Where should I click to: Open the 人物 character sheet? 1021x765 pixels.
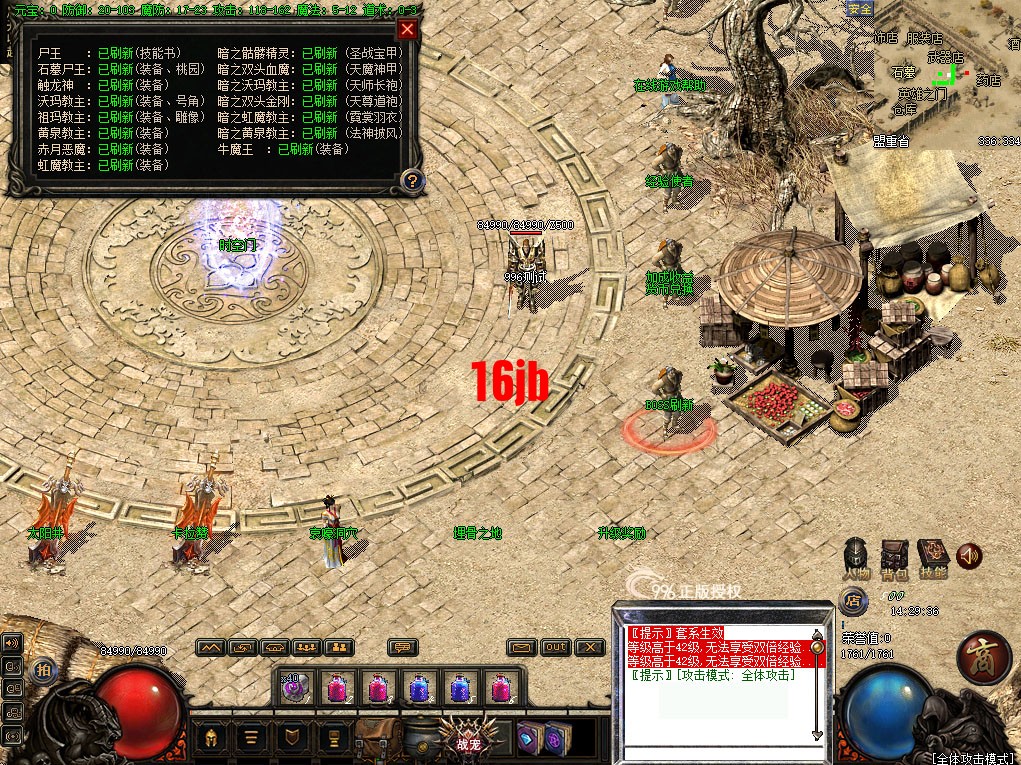click(855, 556)
